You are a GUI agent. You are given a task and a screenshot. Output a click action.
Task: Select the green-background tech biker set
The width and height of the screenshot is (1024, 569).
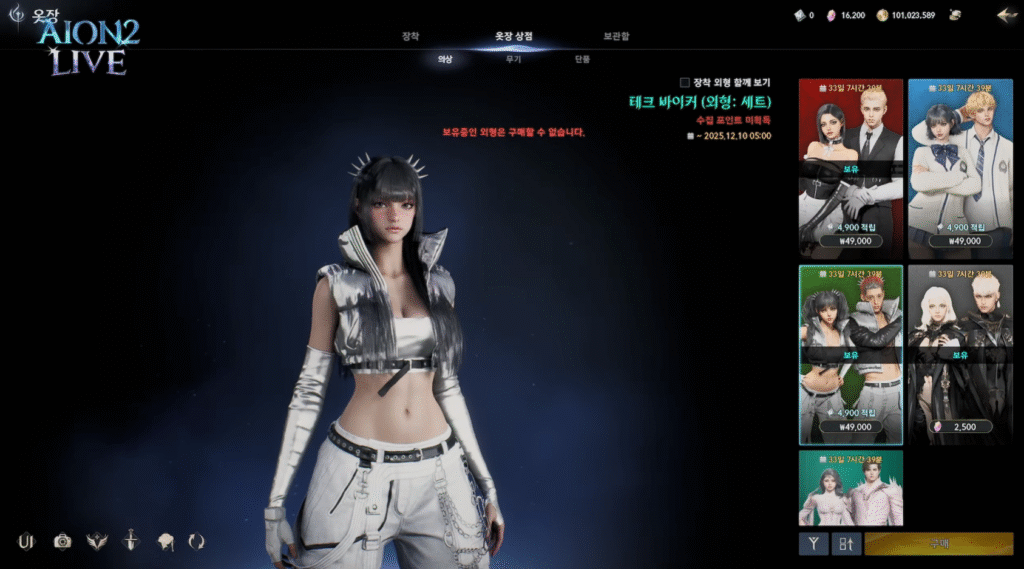tap(850, 354)
